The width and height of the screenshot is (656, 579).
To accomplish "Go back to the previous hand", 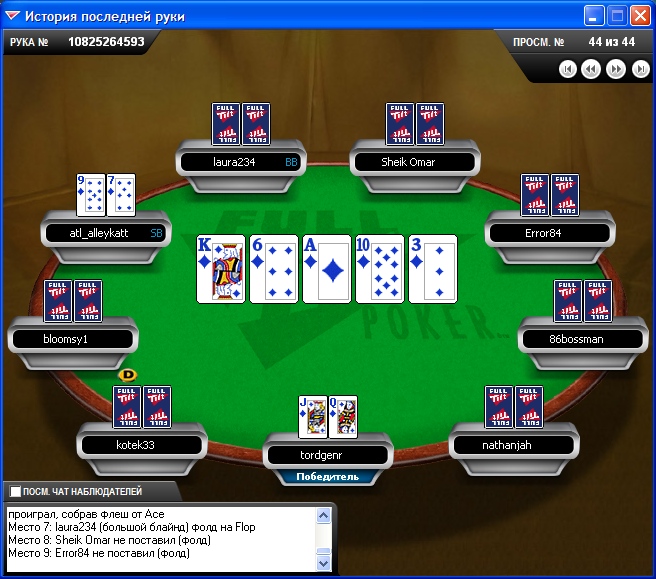I will point(591,69).
